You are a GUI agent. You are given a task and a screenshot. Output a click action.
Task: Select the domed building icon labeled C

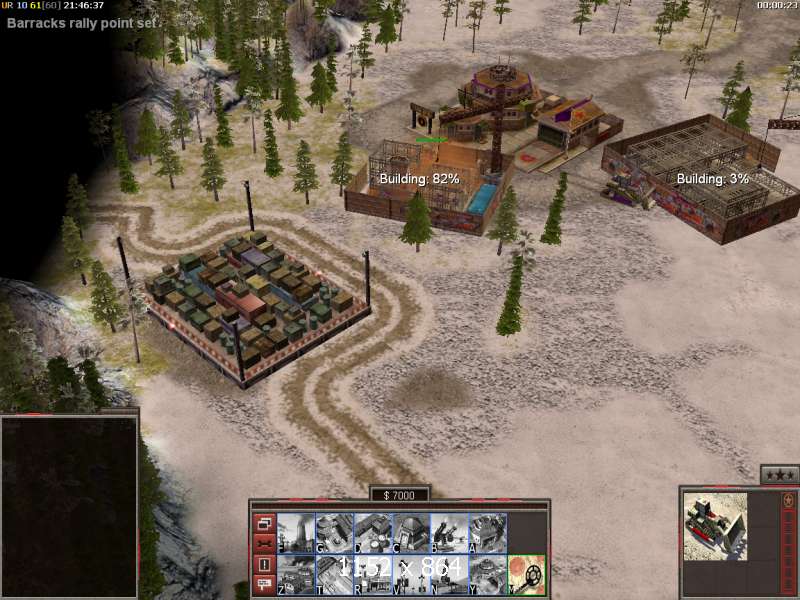coord(410,533)
